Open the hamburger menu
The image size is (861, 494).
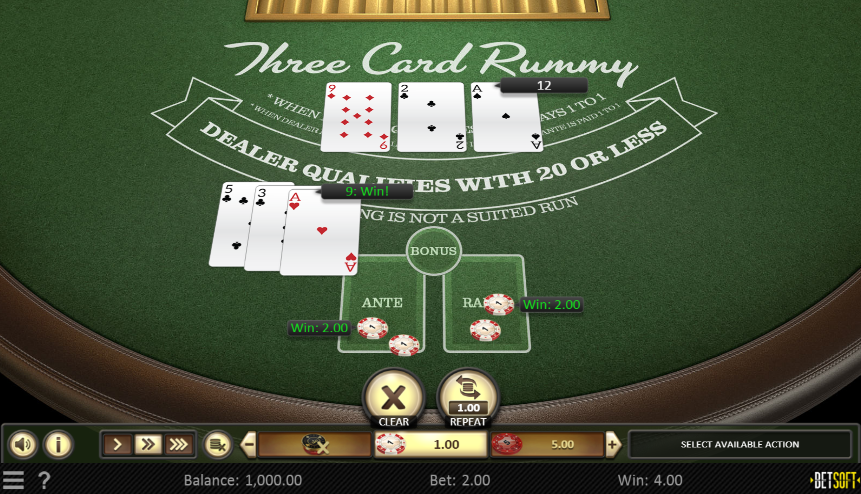pos(13,480)
